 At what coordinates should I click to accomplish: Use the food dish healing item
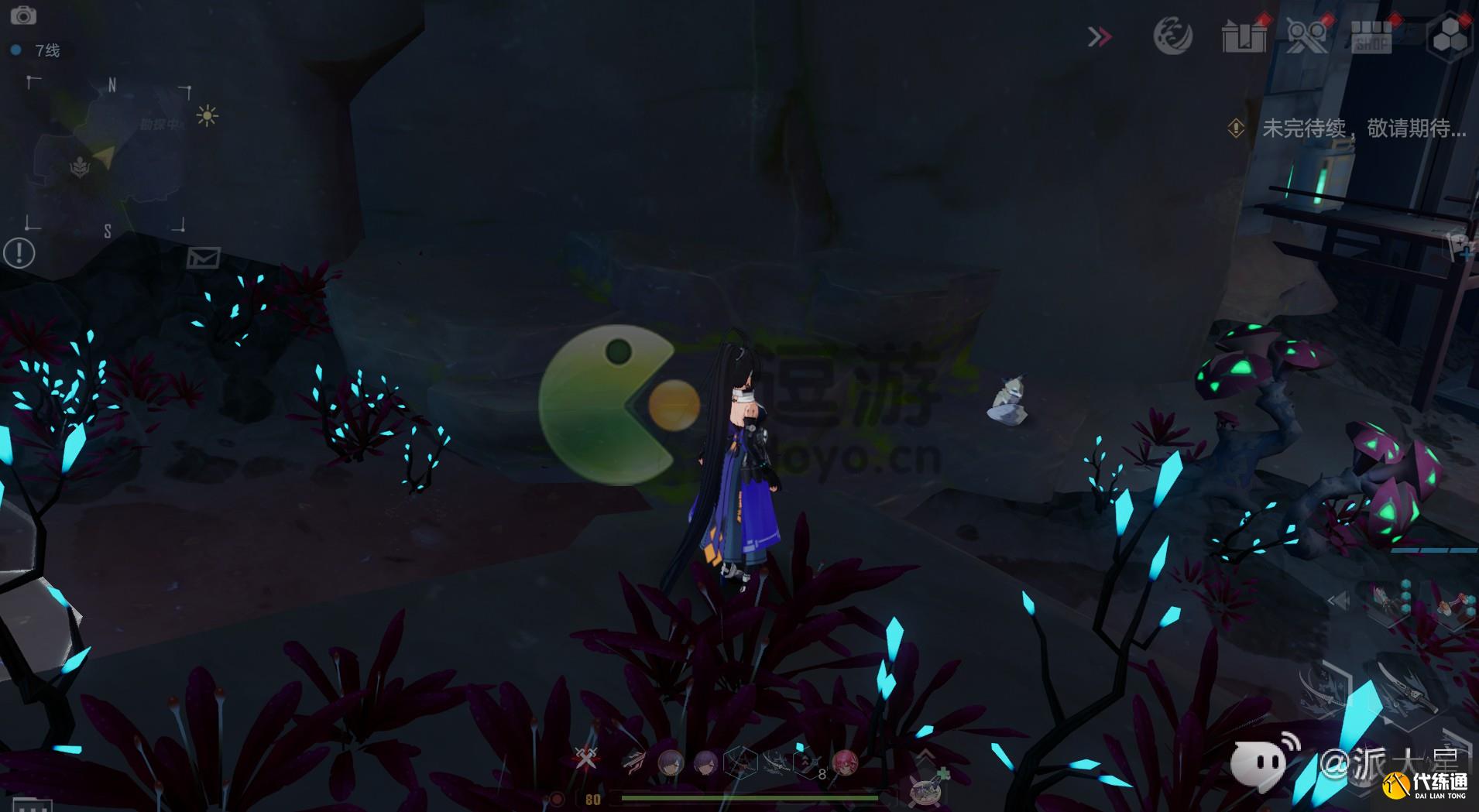tap(925, 791)
